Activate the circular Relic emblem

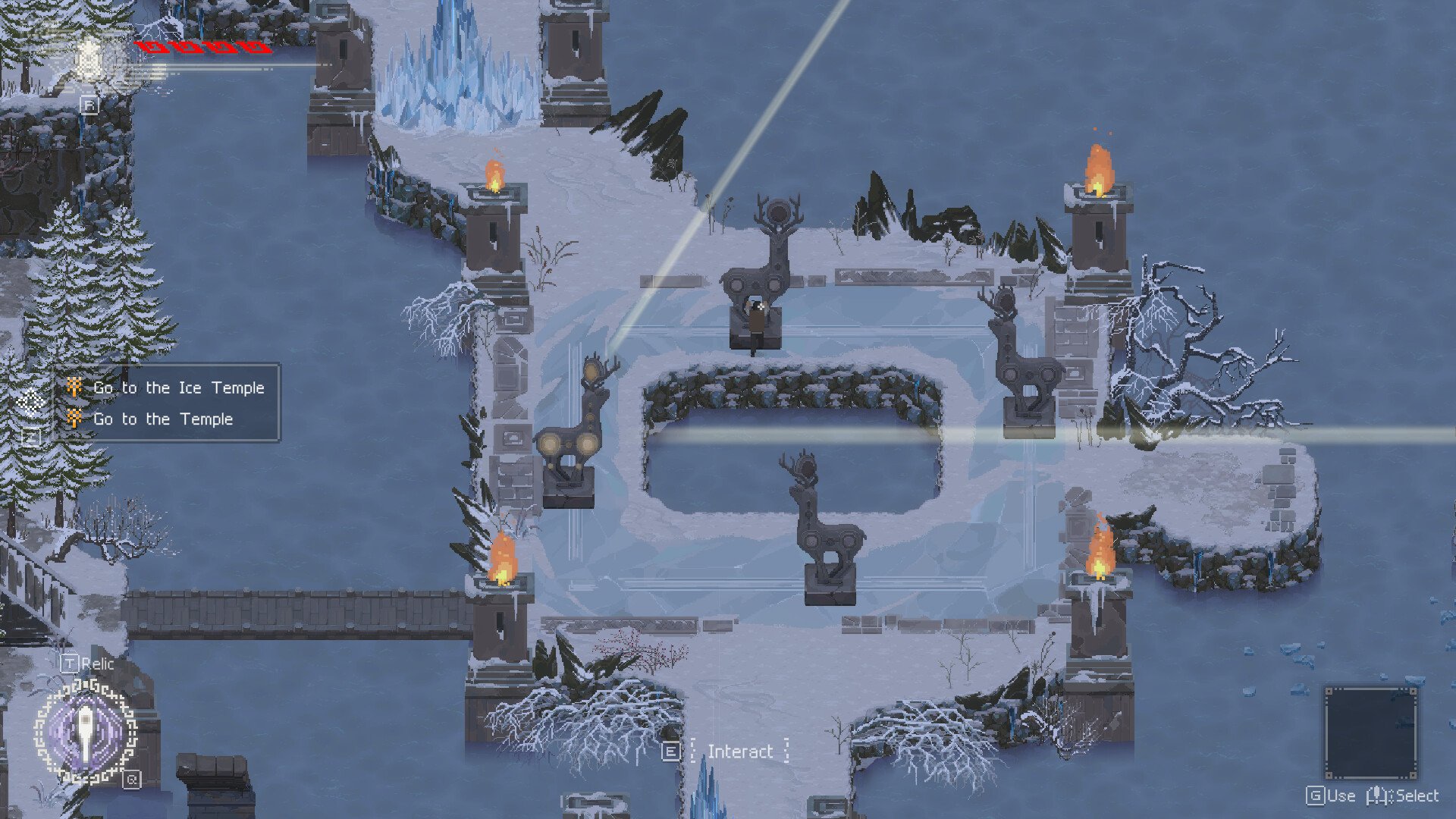[x=86, y=732]
